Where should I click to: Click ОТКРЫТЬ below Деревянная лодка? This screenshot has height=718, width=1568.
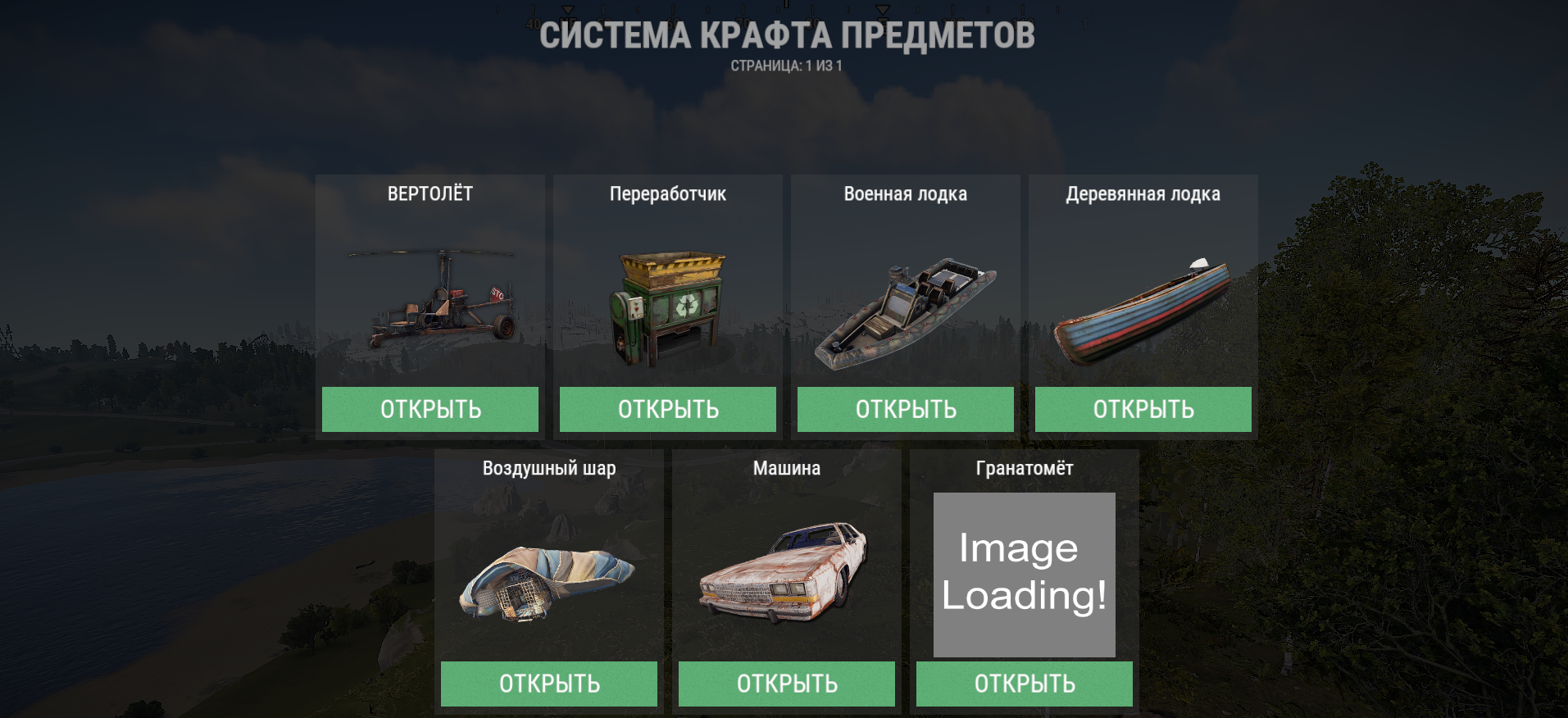(1143, 409)
